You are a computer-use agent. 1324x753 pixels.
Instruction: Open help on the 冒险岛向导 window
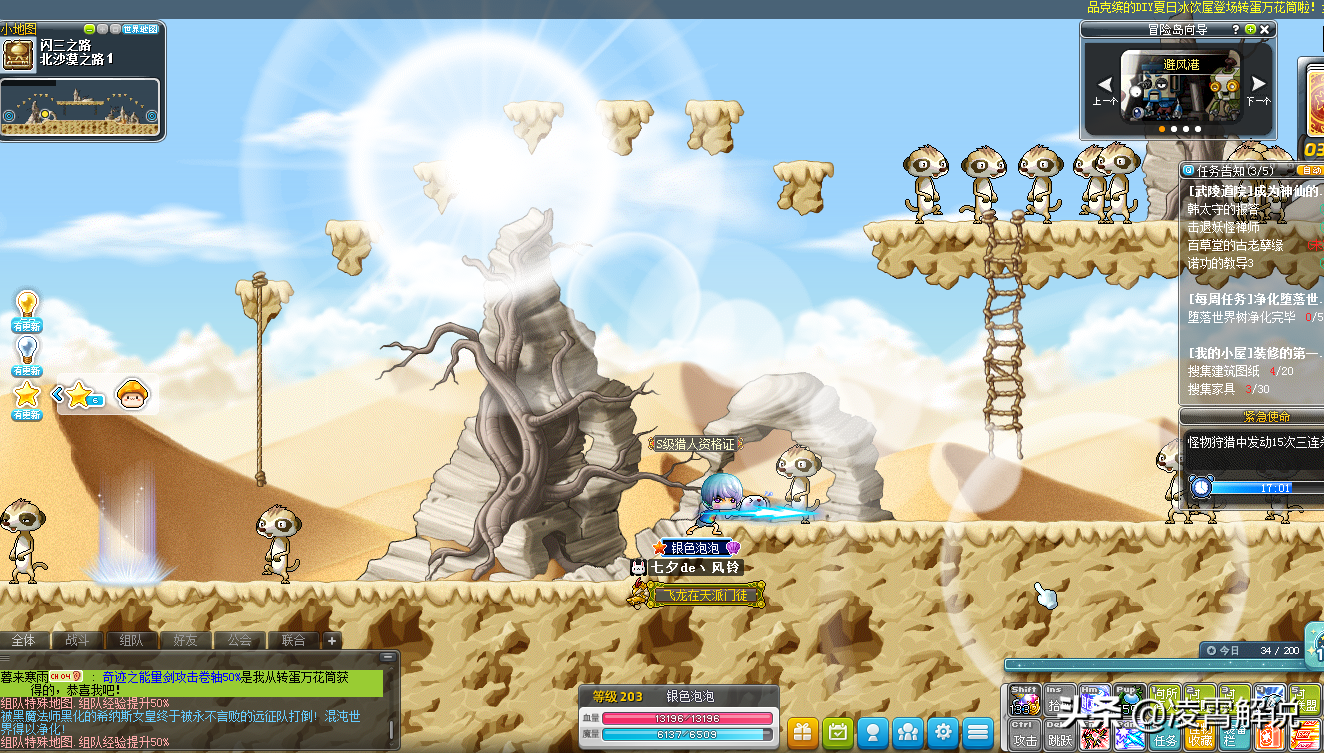click(1236, 30)
